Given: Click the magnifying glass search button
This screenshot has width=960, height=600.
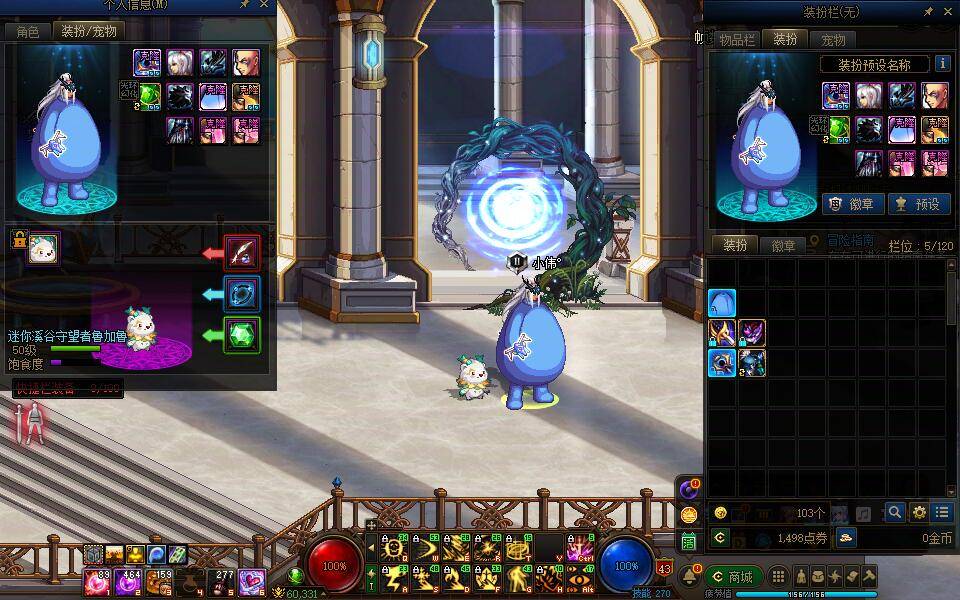Looking at the screenshot, I should pos(894,512).
